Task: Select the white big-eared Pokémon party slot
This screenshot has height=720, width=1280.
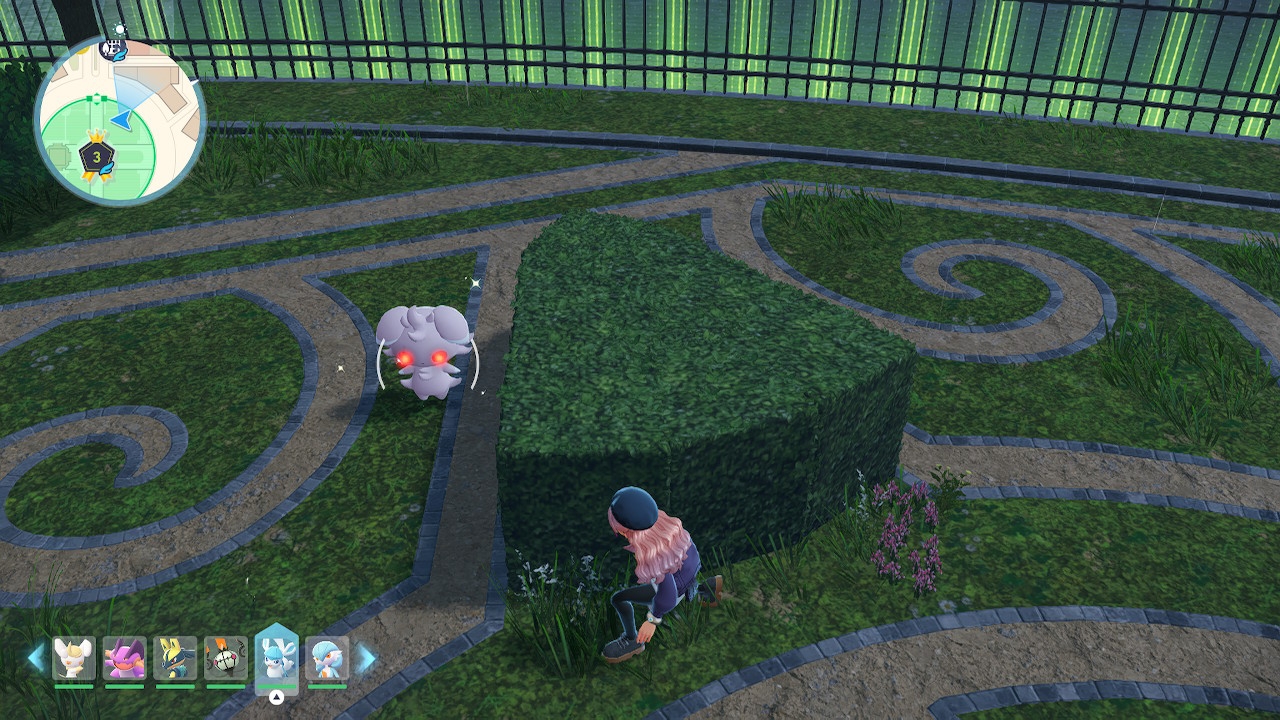Action: 74,658
